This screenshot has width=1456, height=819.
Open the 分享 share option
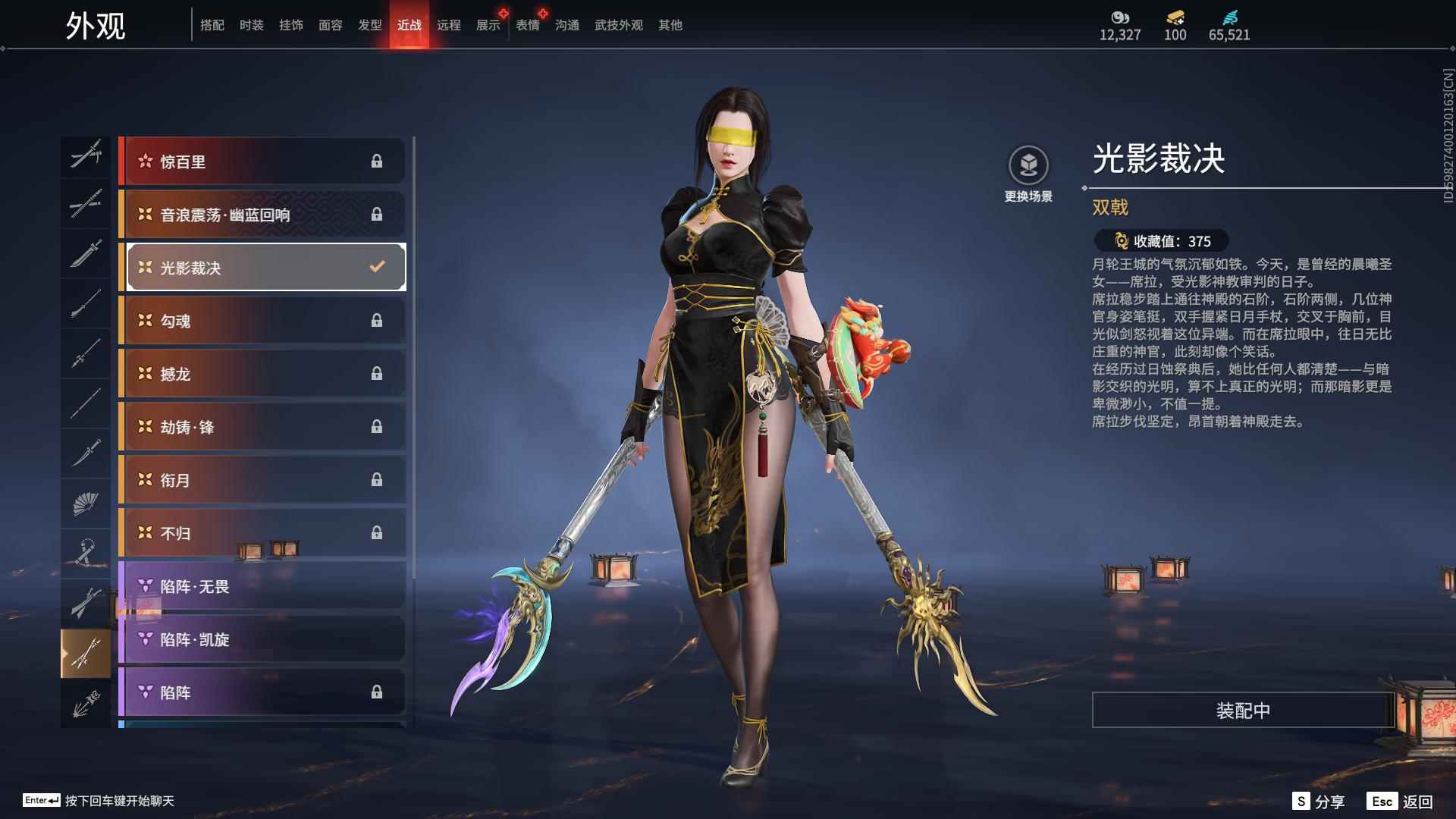[x=1319, y=801]
